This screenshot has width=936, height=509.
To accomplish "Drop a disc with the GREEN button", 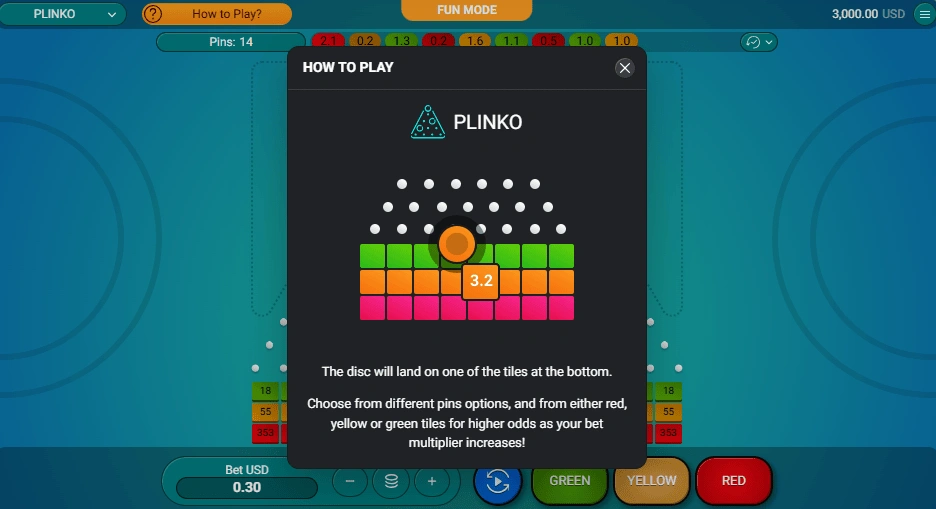I will coord(570,481).
